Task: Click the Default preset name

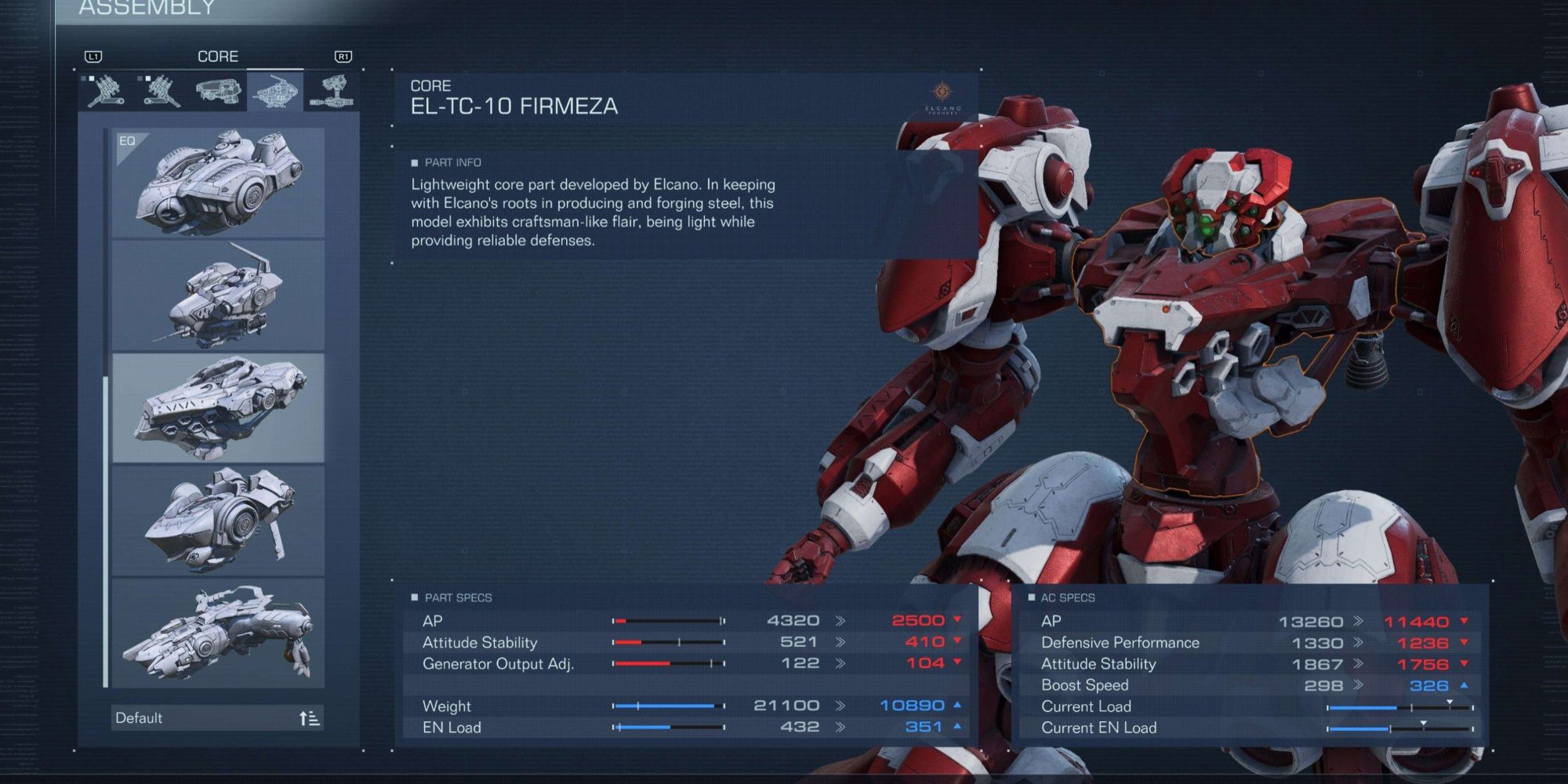Action: pos(141,717)
